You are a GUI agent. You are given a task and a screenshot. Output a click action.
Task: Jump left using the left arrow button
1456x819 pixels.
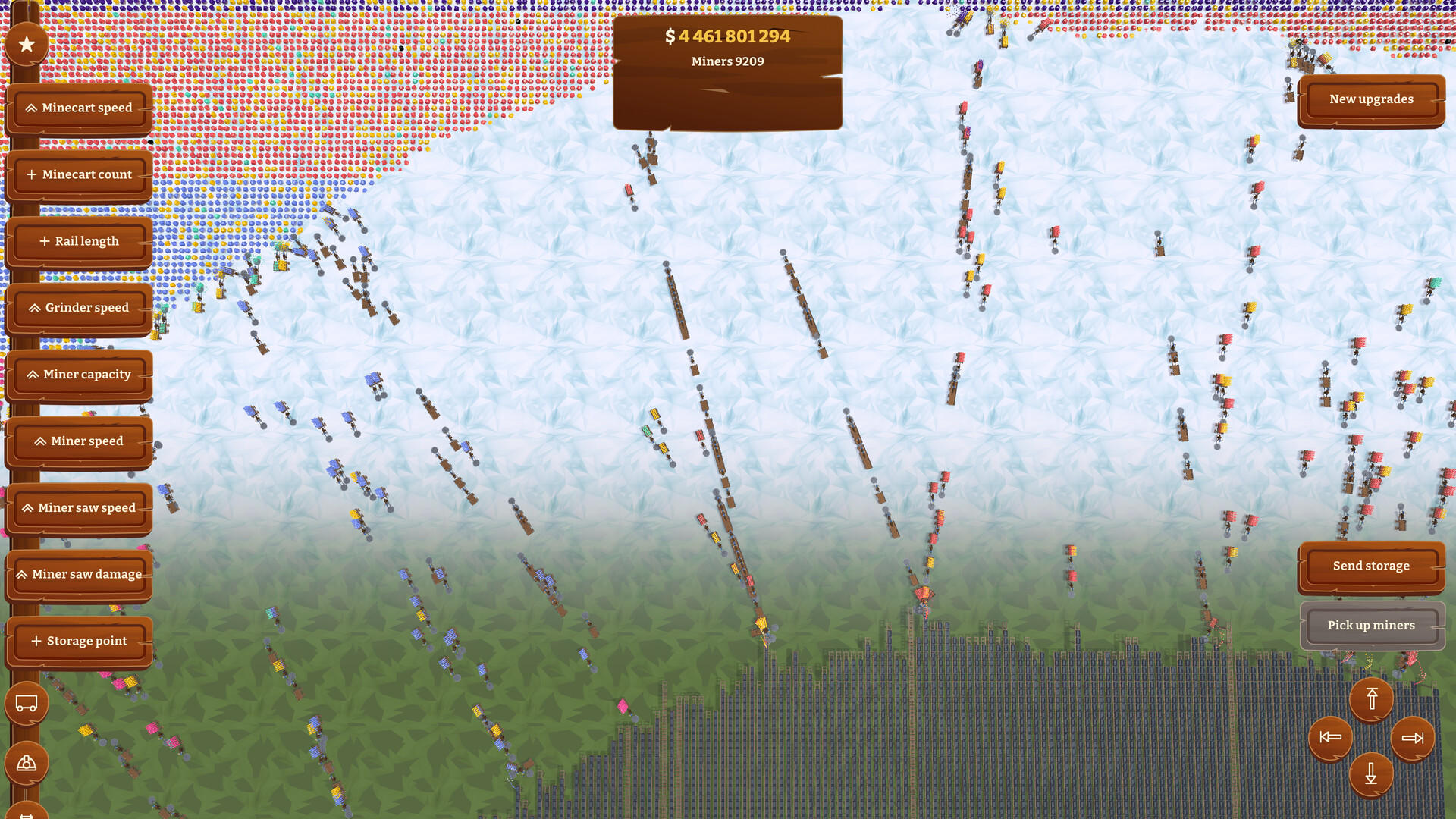[1329, 736]
